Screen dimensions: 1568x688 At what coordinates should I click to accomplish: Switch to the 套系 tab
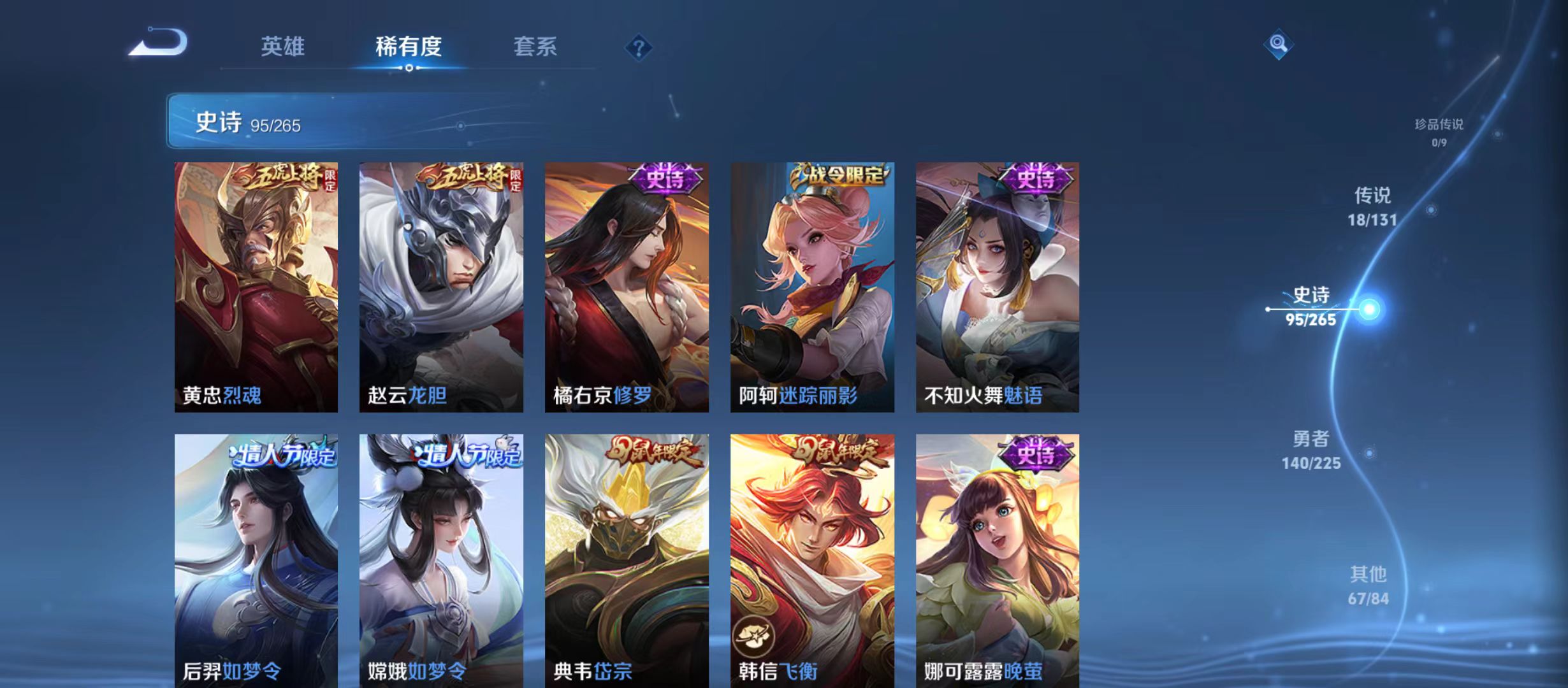(536, 47)
